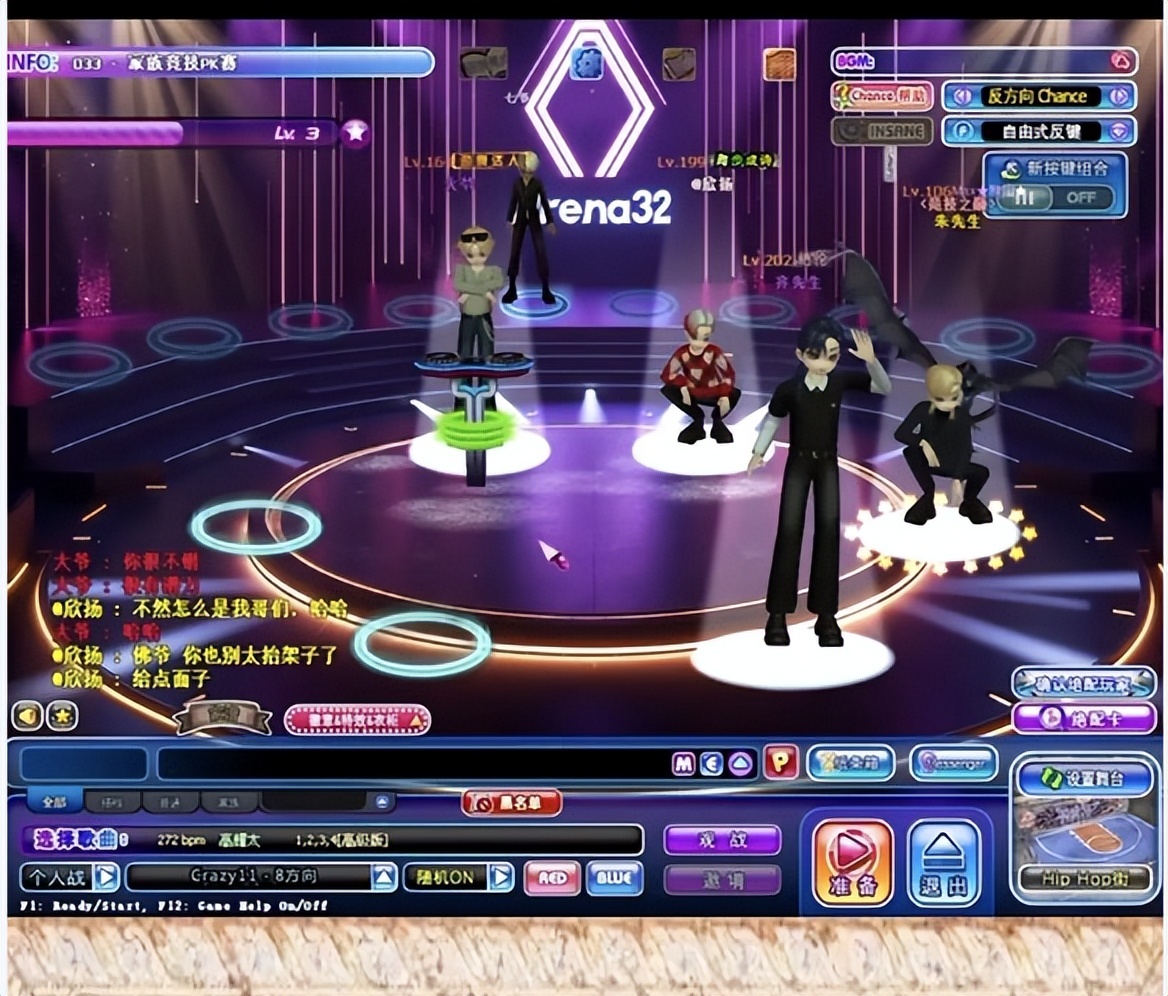Click the orange P button

click(x=780, y=763)
